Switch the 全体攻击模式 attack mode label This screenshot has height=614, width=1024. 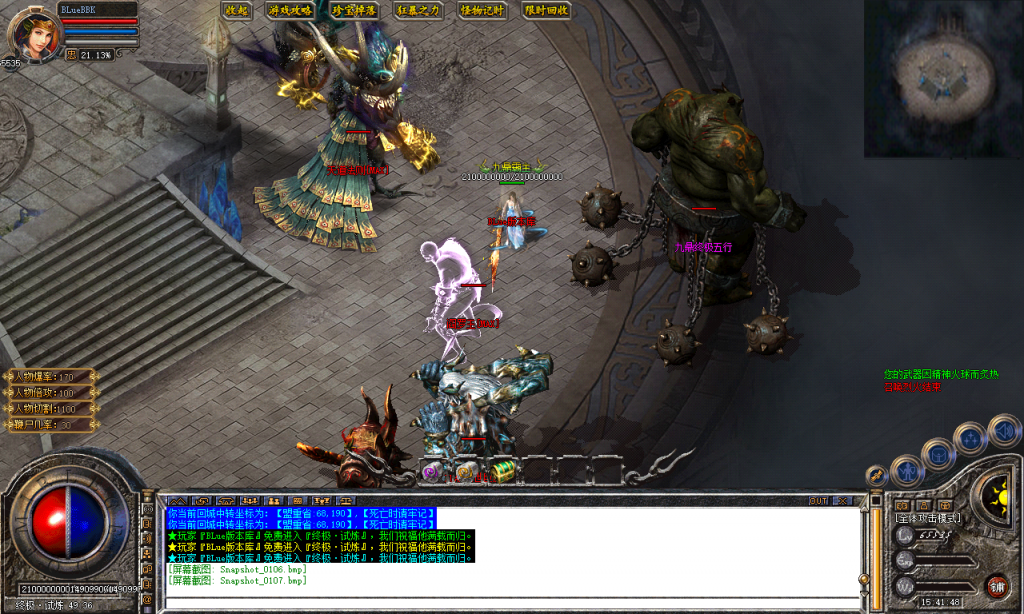[x=928, y=518]
